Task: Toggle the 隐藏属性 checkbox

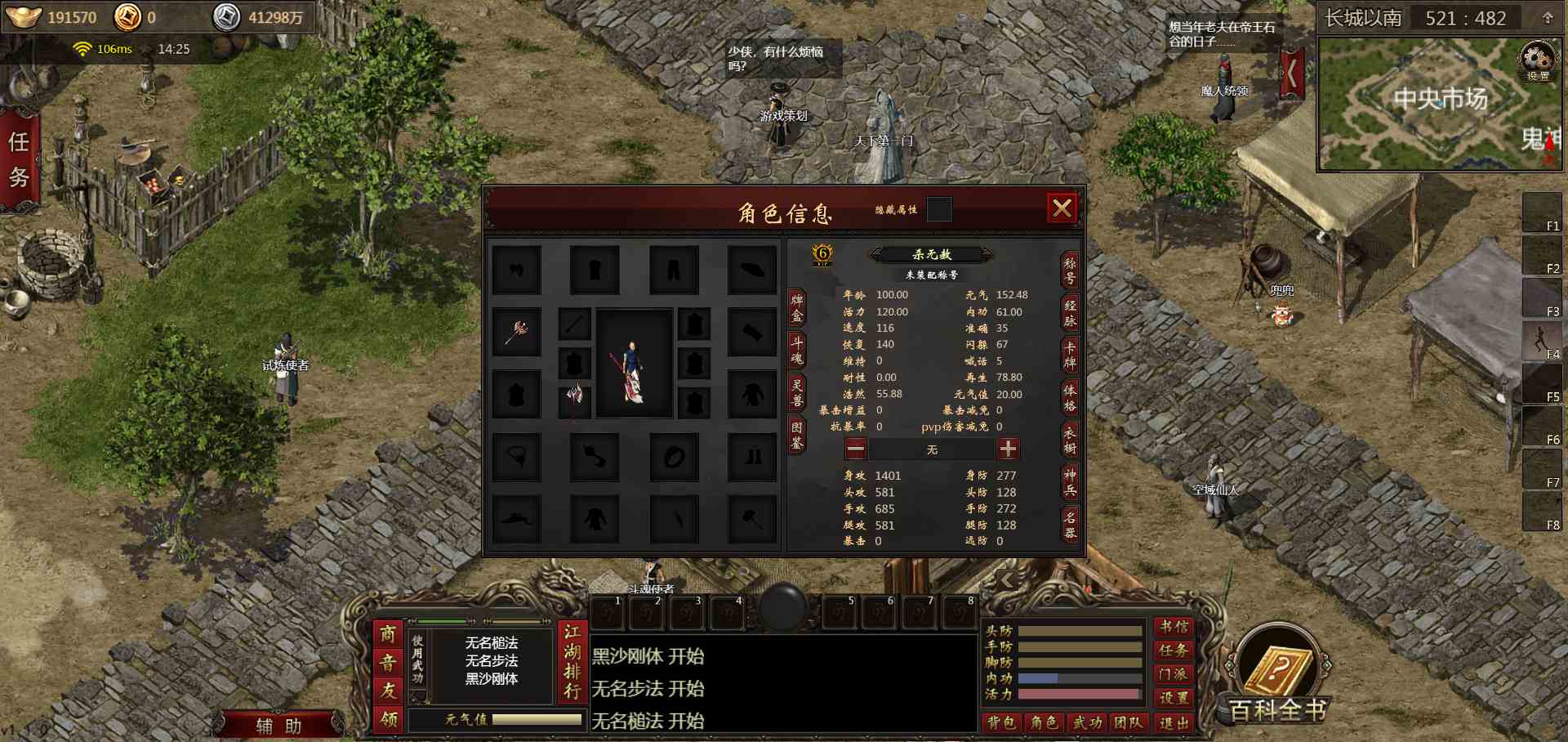Action: pyautogui.click(x=939, y=210)
